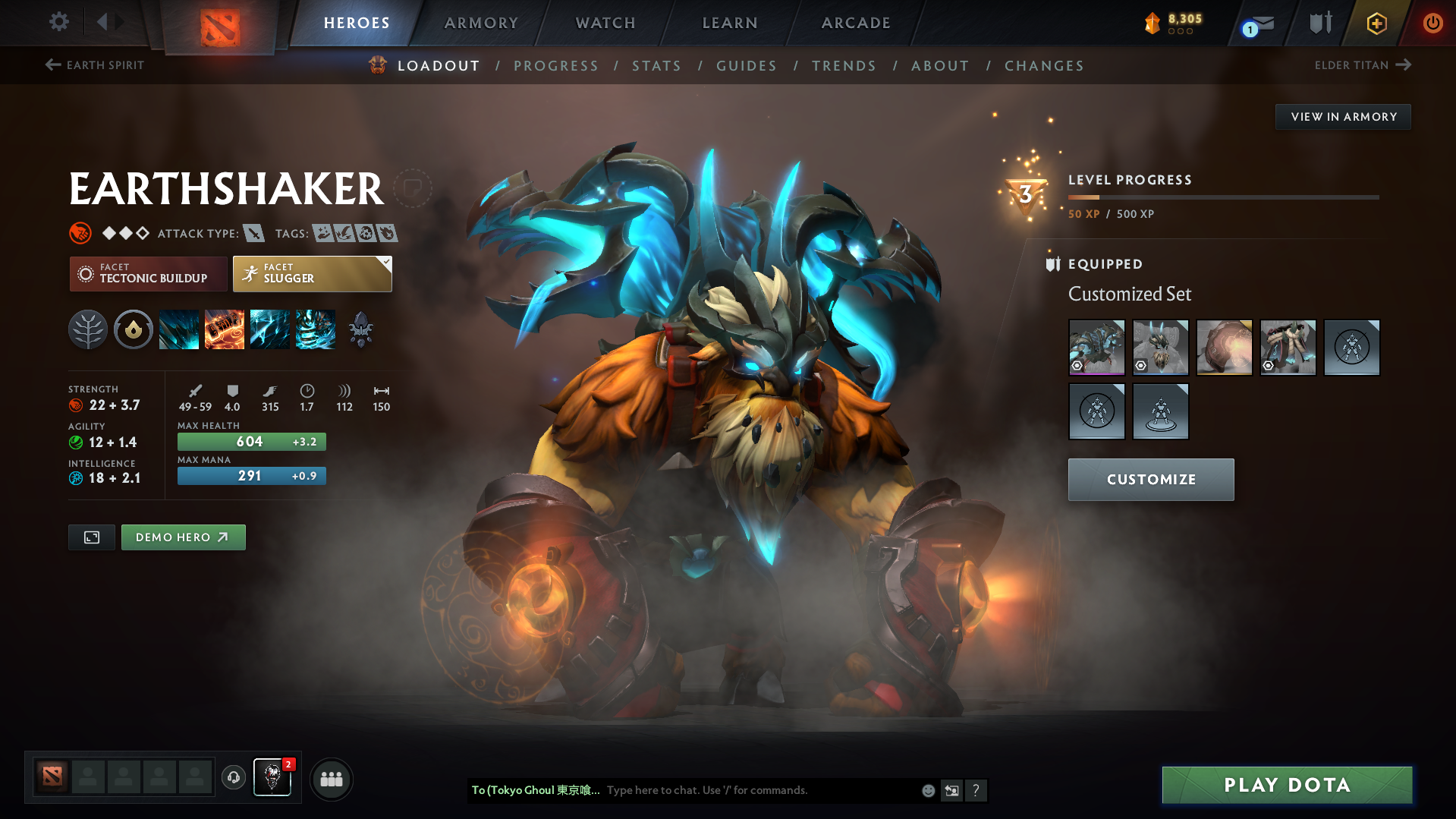Image resolution: width=1456 pixels, height=819 pixels.
Task: Open the Fissure ability details
Action: (179, 329)
